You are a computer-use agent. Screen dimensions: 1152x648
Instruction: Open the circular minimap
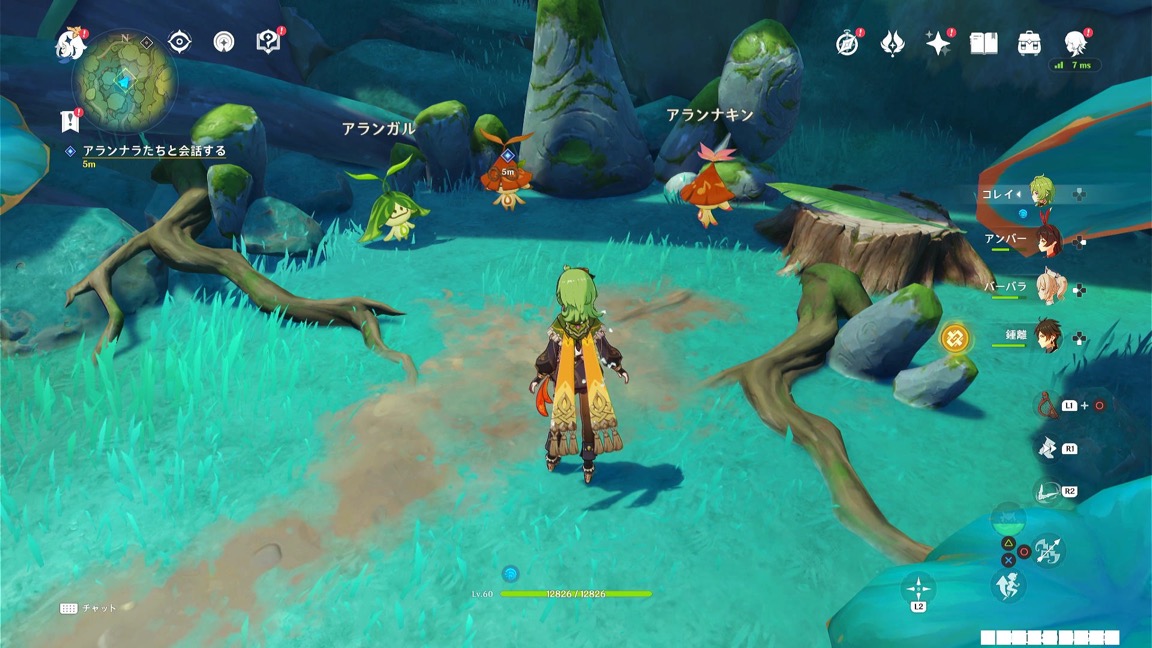click(x=124, y=81)
